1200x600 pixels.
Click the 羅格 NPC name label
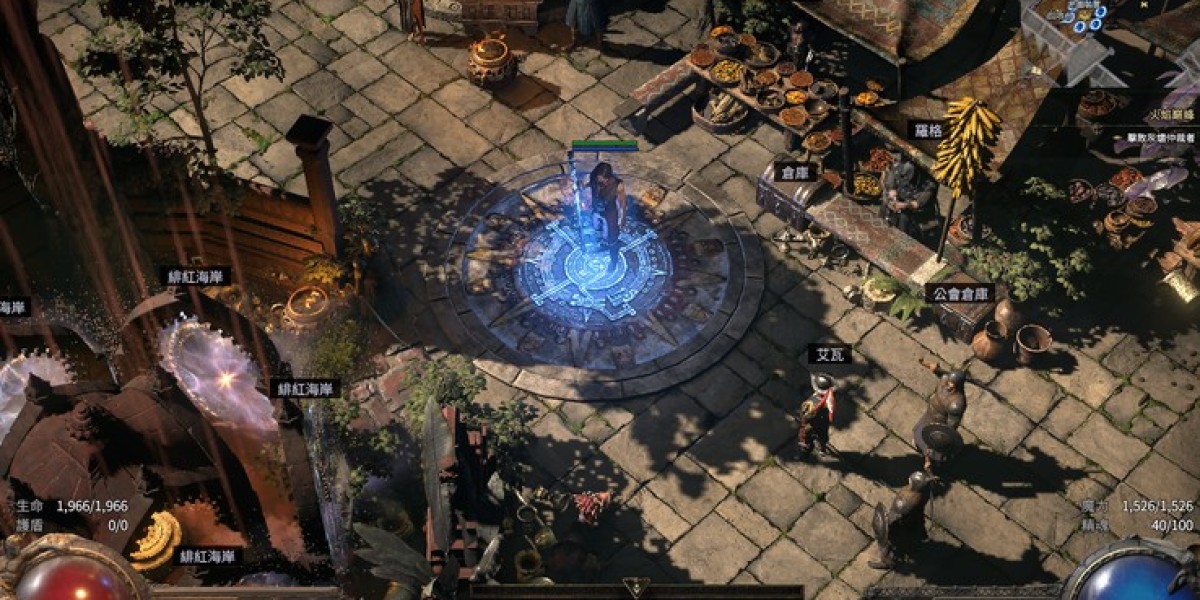(924, 131)
